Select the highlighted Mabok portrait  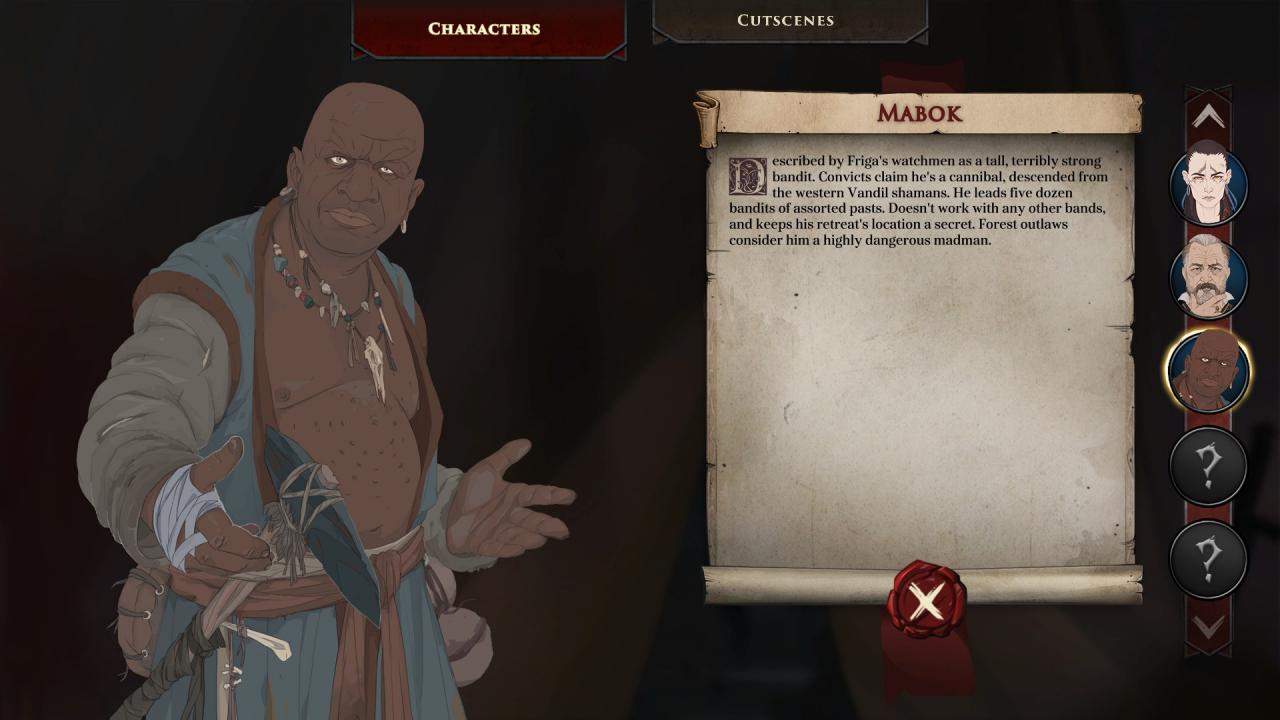1209,371
